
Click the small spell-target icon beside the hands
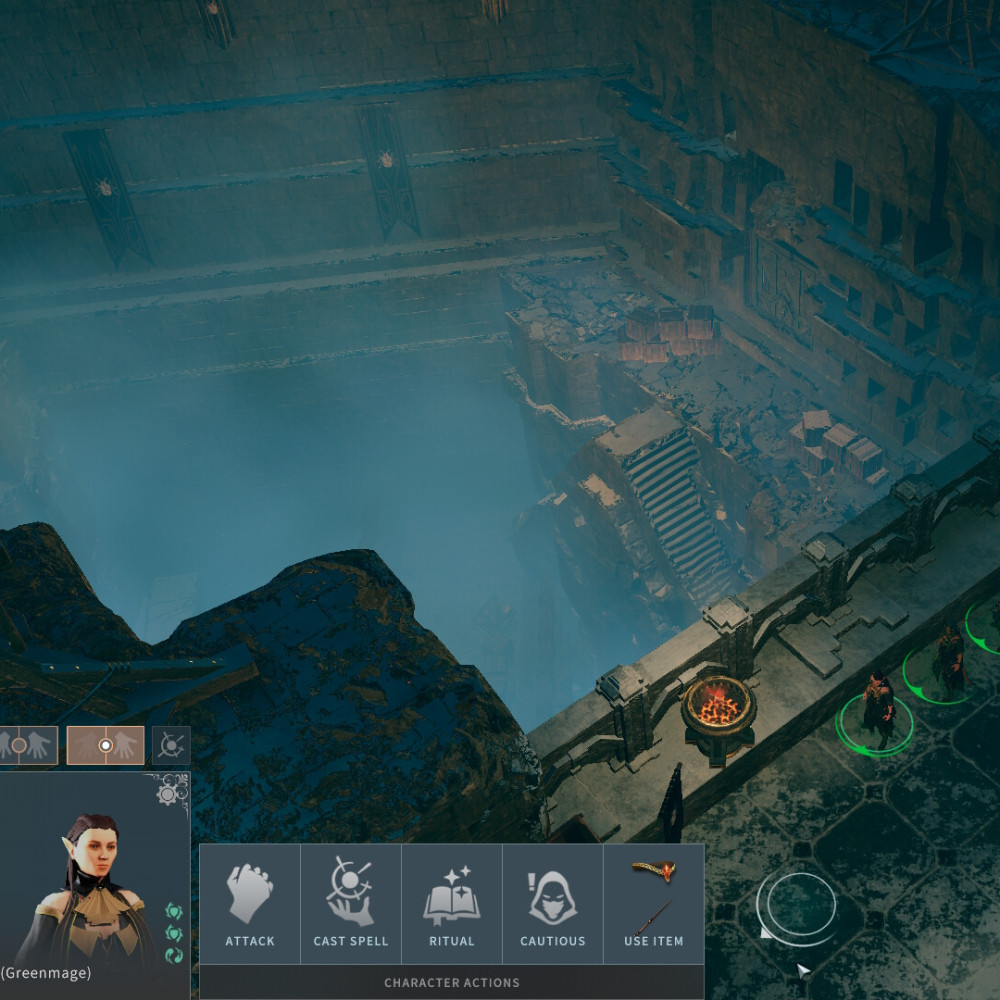pyautogui.click(x=171, y=745)
